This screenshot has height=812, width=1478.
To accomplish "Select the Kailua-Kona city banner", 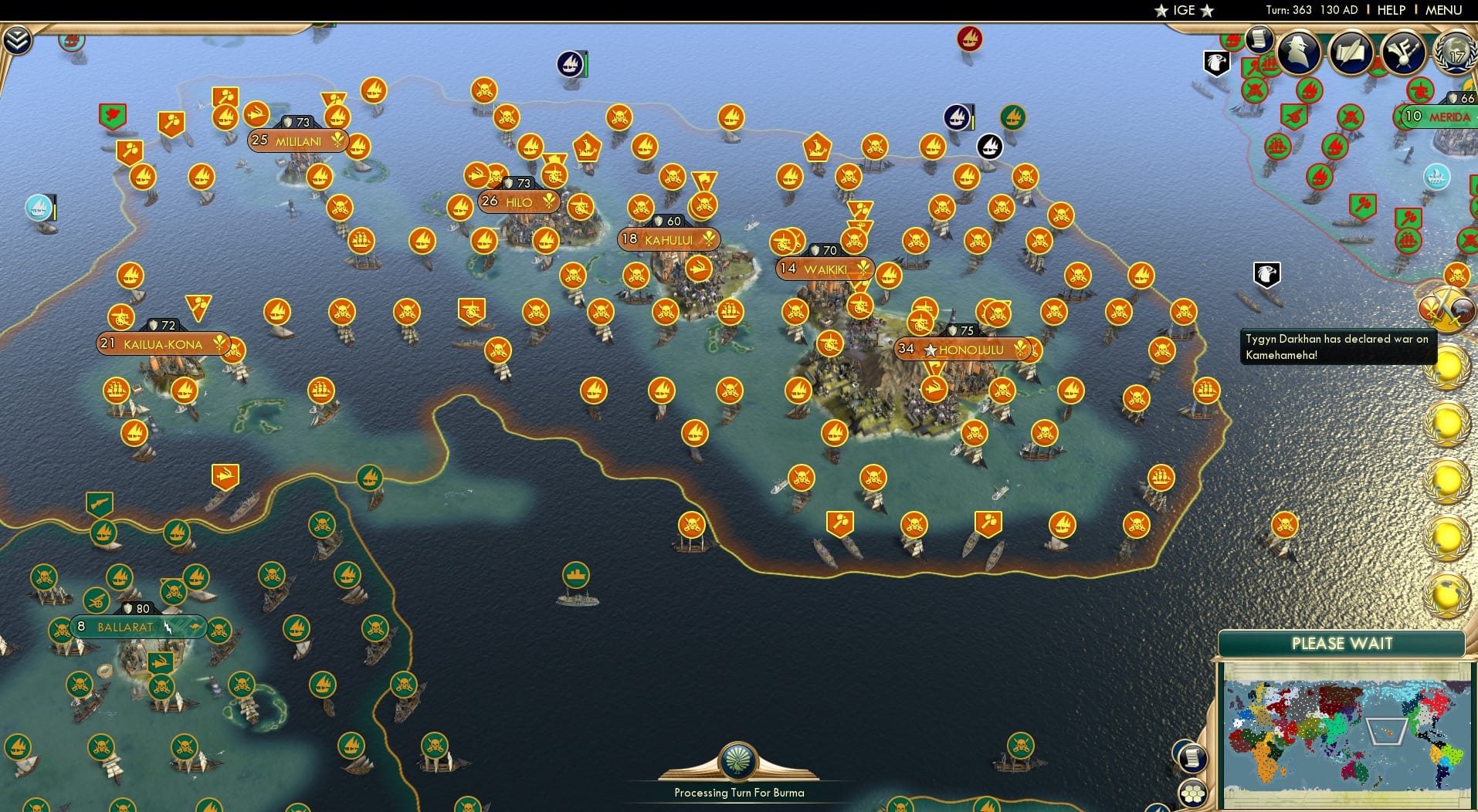I will click(162, 344).
